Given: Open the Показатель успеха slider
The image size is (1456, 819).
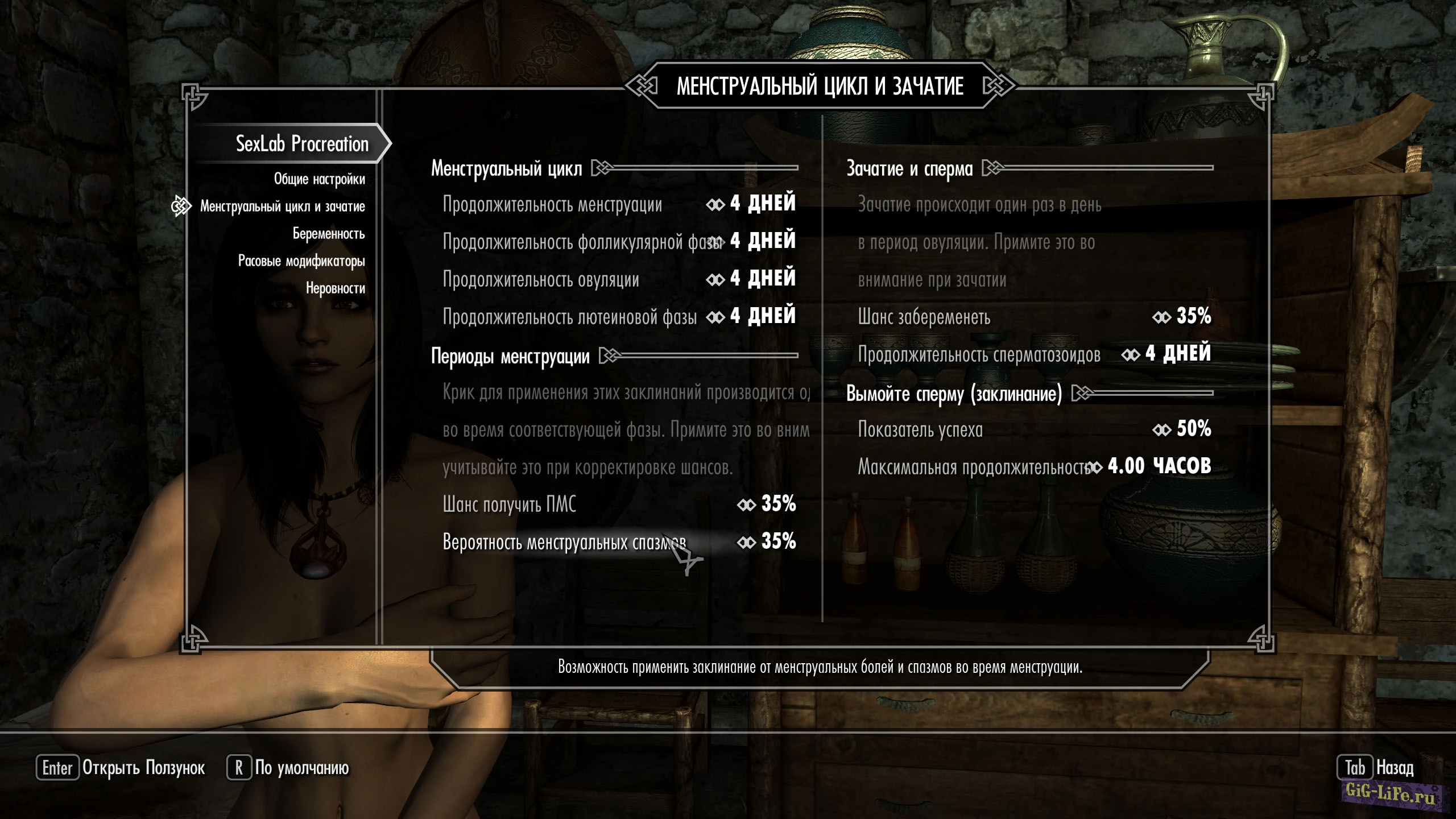Looking at the screenshot, I should point(1034,429).
